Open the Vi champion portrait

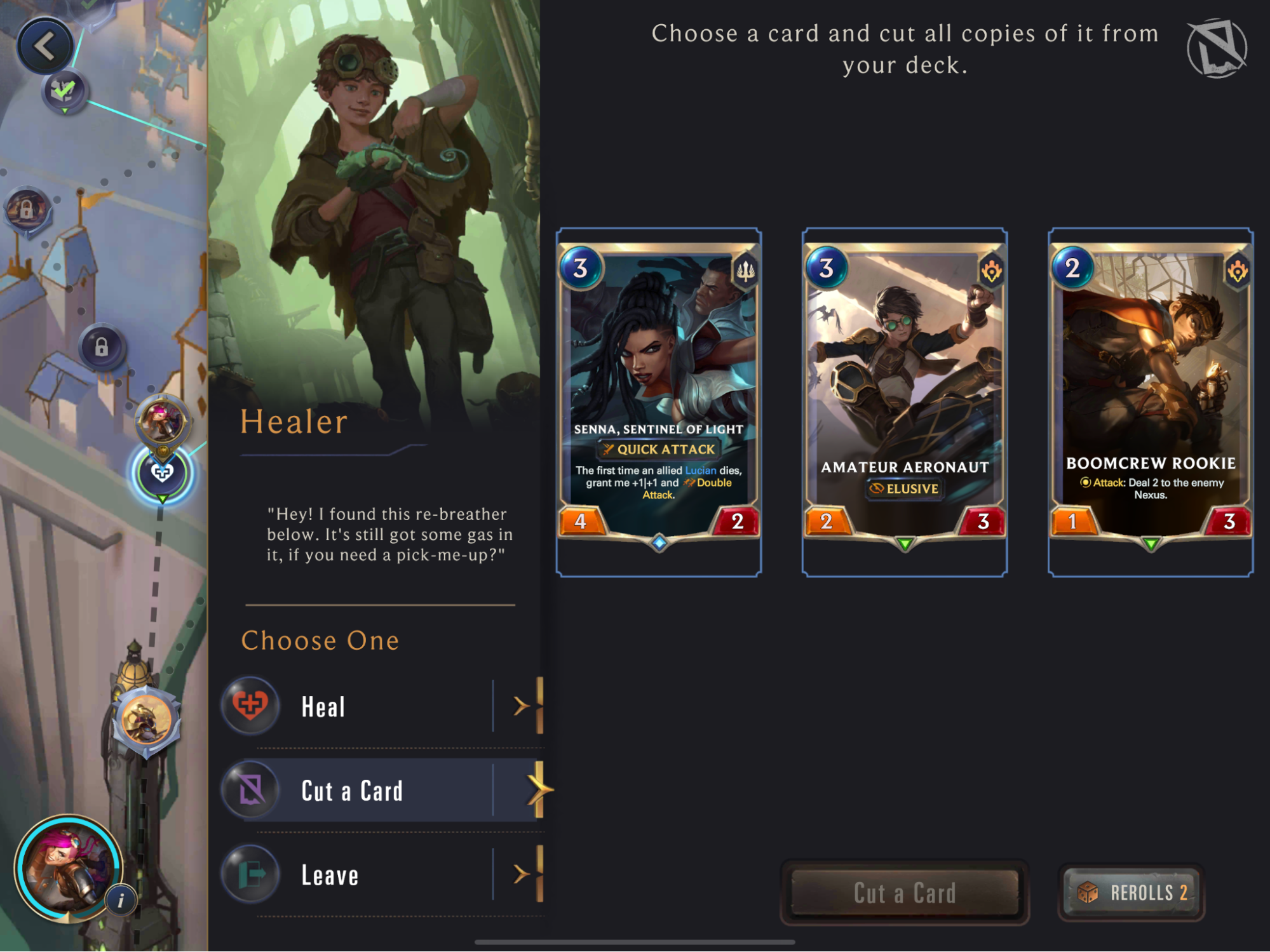point(67,867)
